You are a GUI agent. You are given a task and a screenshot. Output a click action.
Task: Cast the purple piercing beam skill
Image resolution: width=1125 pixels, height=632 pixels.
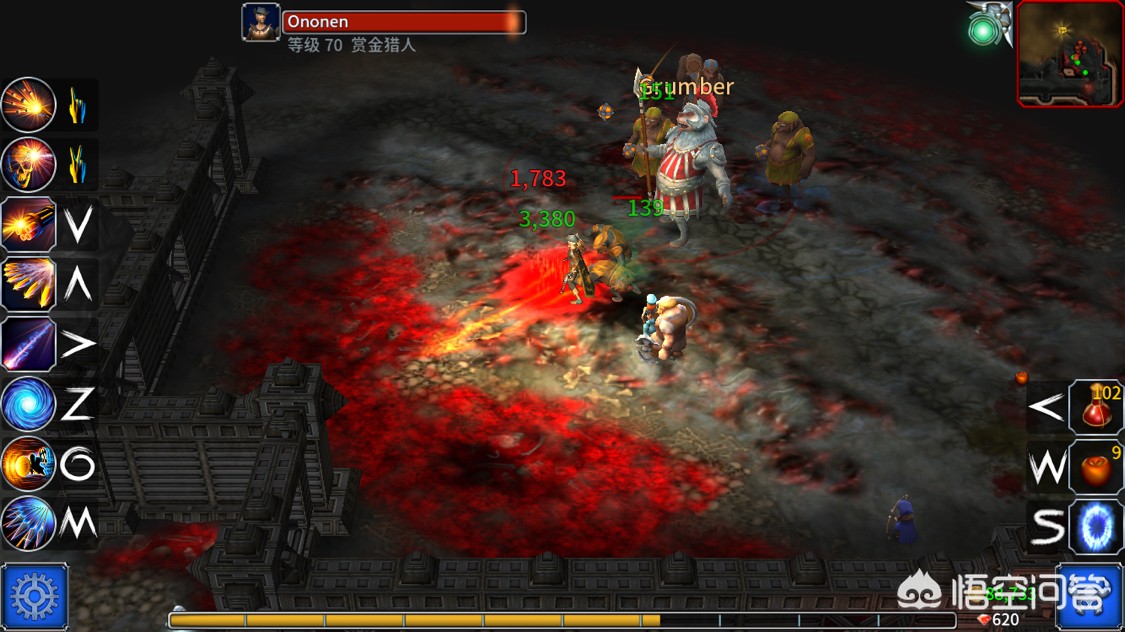pyautogui.click(x=28, y=344)
